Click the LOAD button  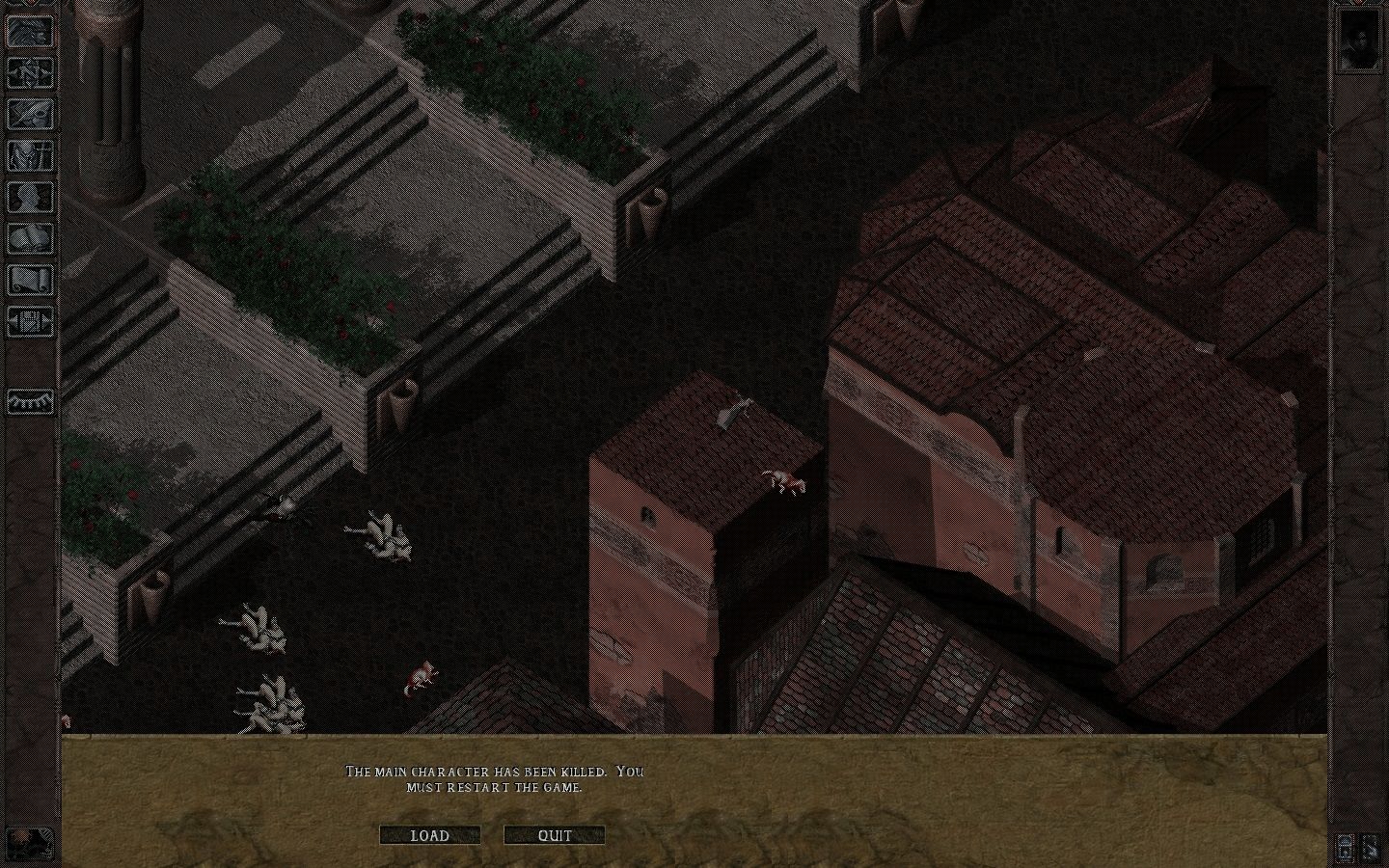click(x=431, y=835)
